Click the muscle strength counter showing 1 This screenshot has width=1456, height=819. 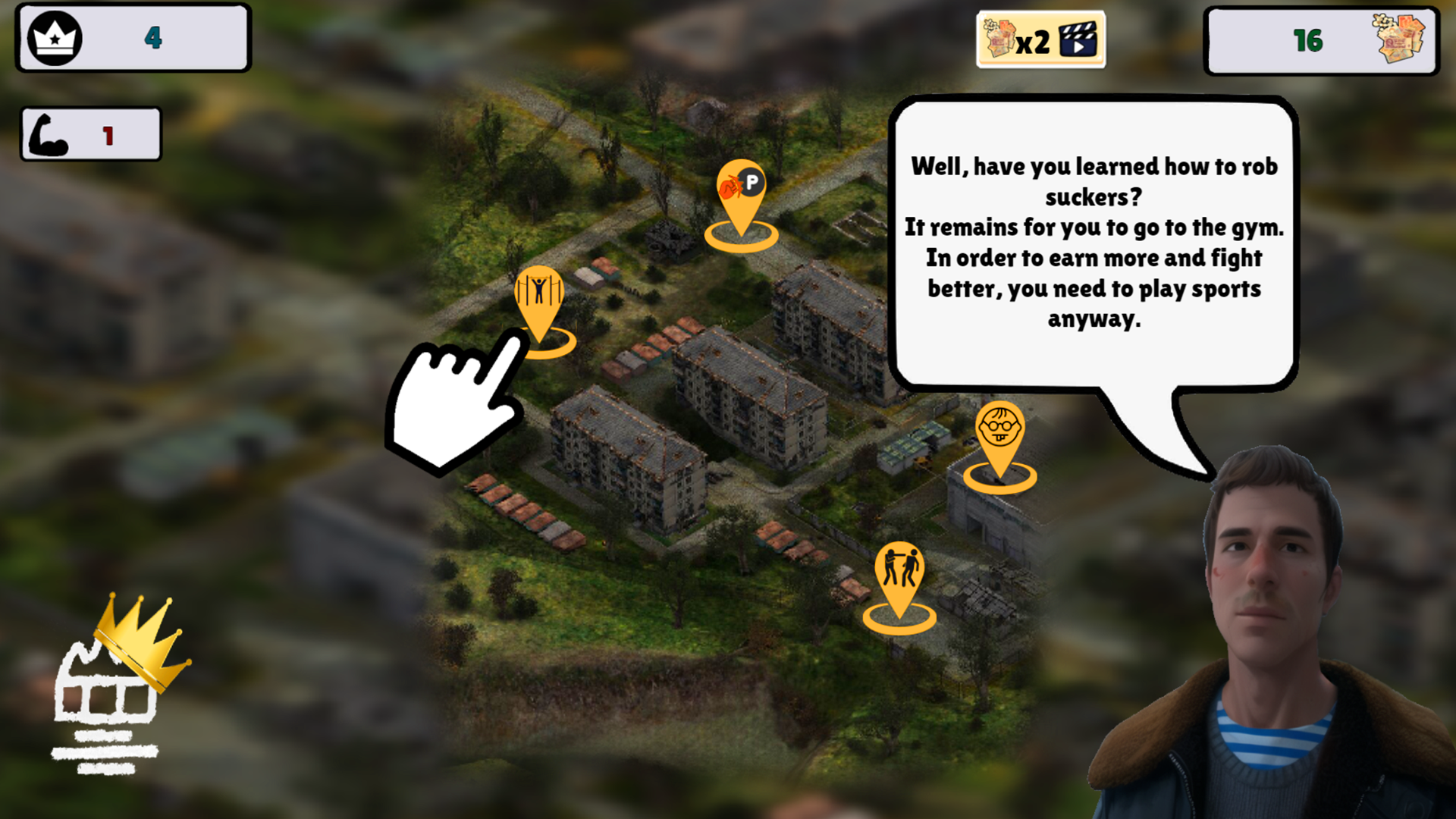[x=90, y=133]
